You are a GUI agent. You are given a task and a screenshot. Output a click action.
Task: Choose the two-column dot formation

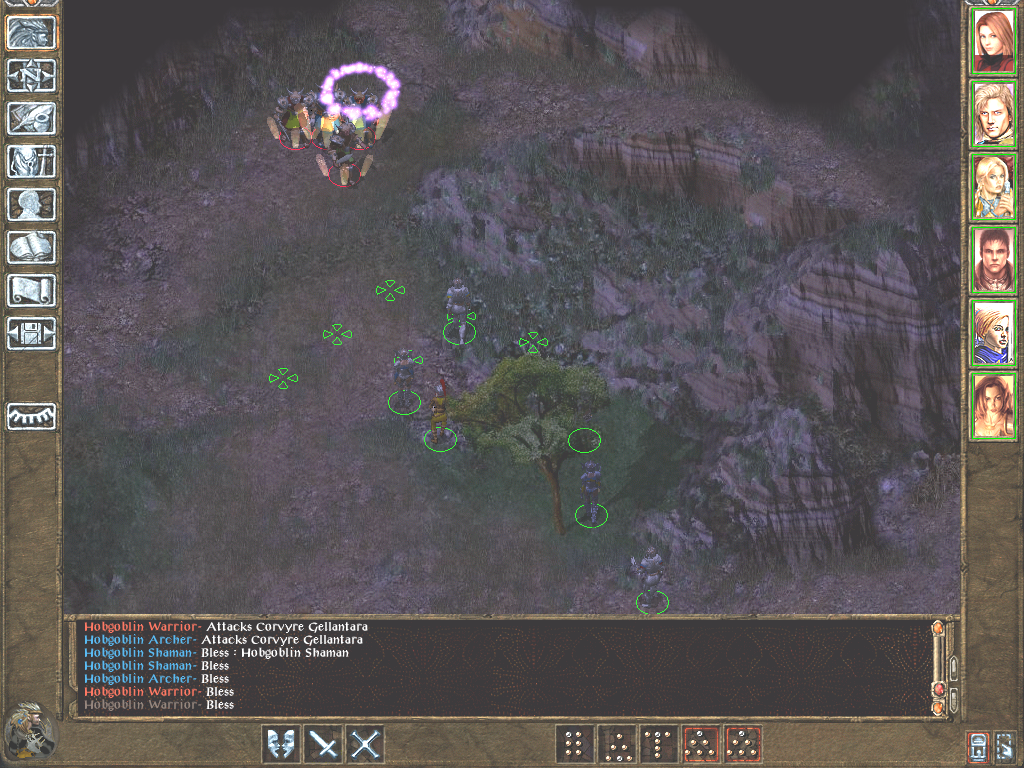(x=574, y=744)
